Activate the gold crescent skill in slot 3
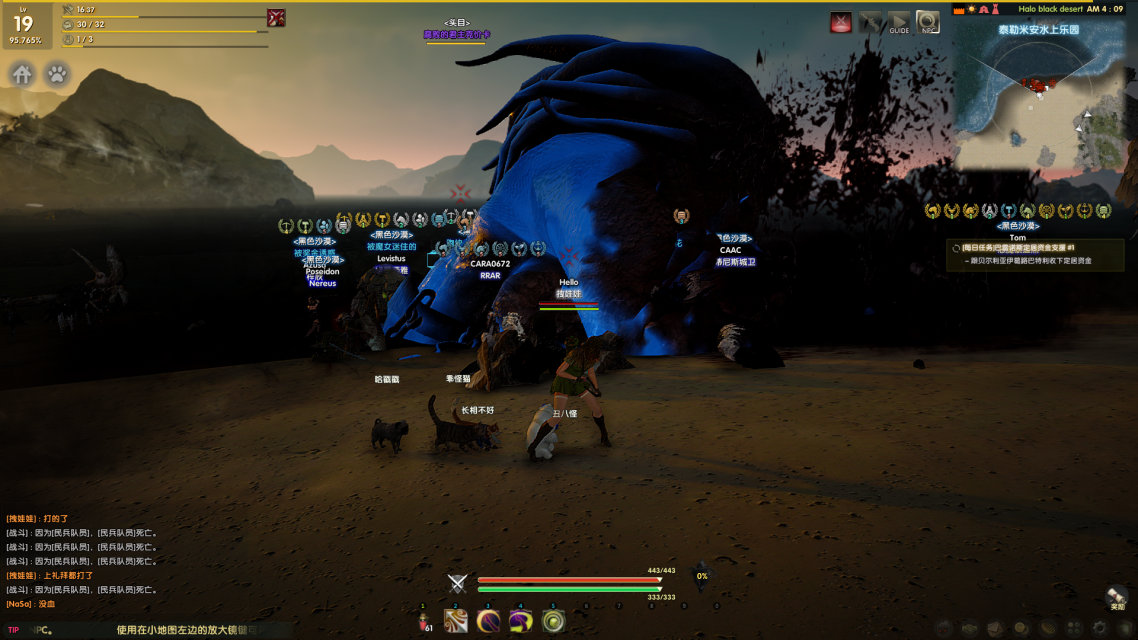The width and height of the screenshot is (1138, 640). [x=488, y=621]
